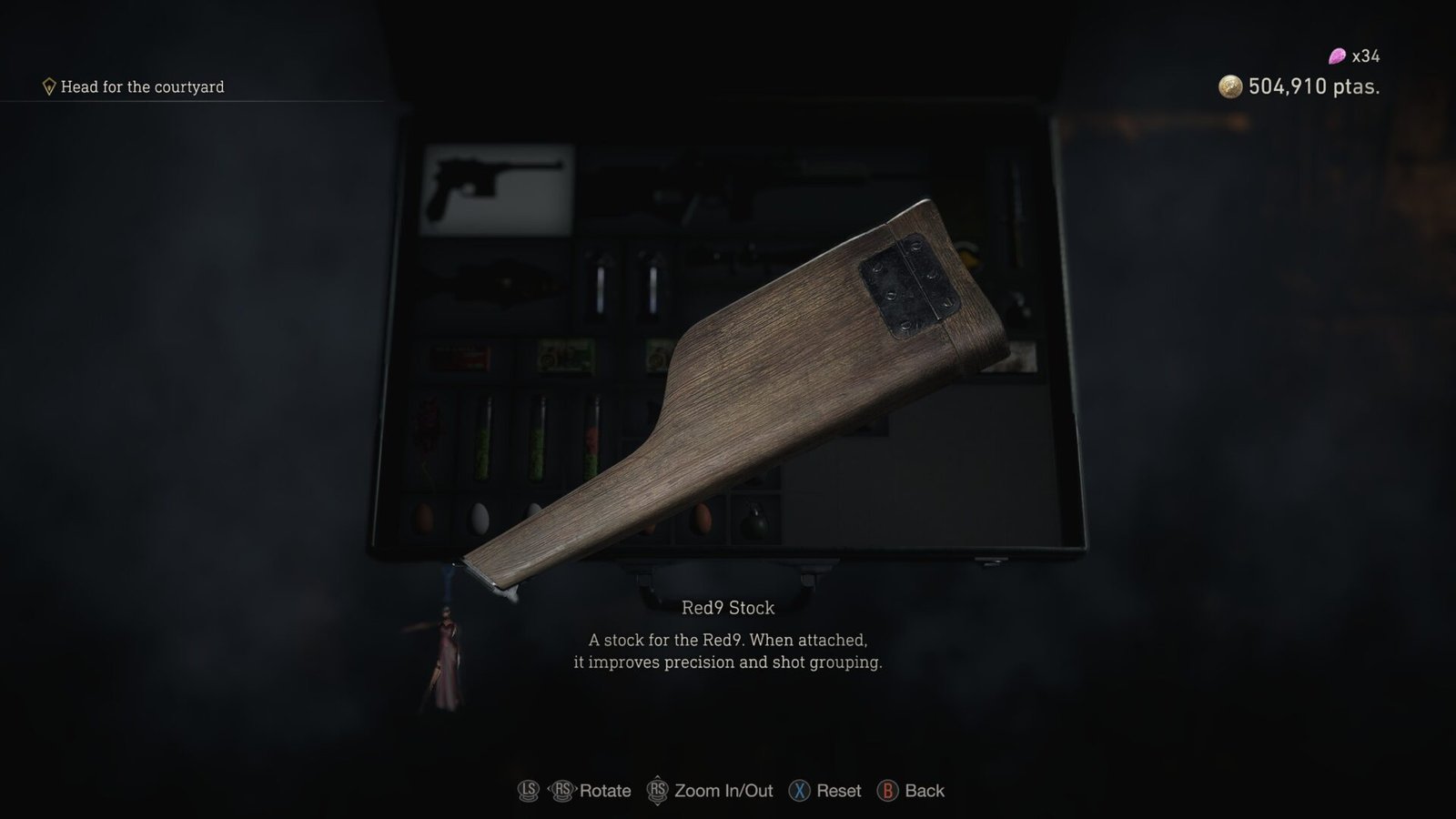Click the gold ptas coin icon
The width and height of the screenshot is (1456, 819).
pos(1230,88)
